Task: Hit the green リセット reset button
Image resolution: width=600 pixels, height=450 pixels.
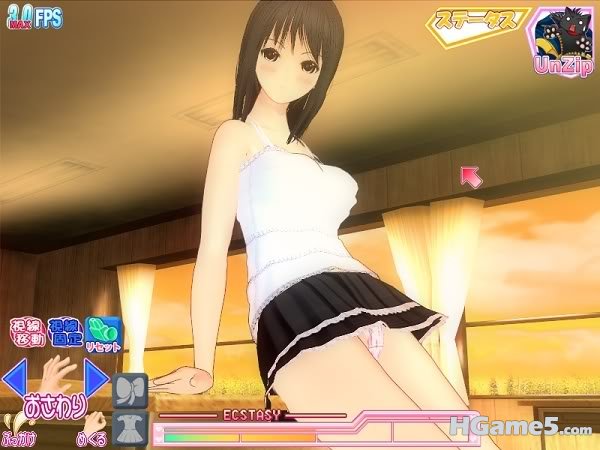Action: click(102, 331)
